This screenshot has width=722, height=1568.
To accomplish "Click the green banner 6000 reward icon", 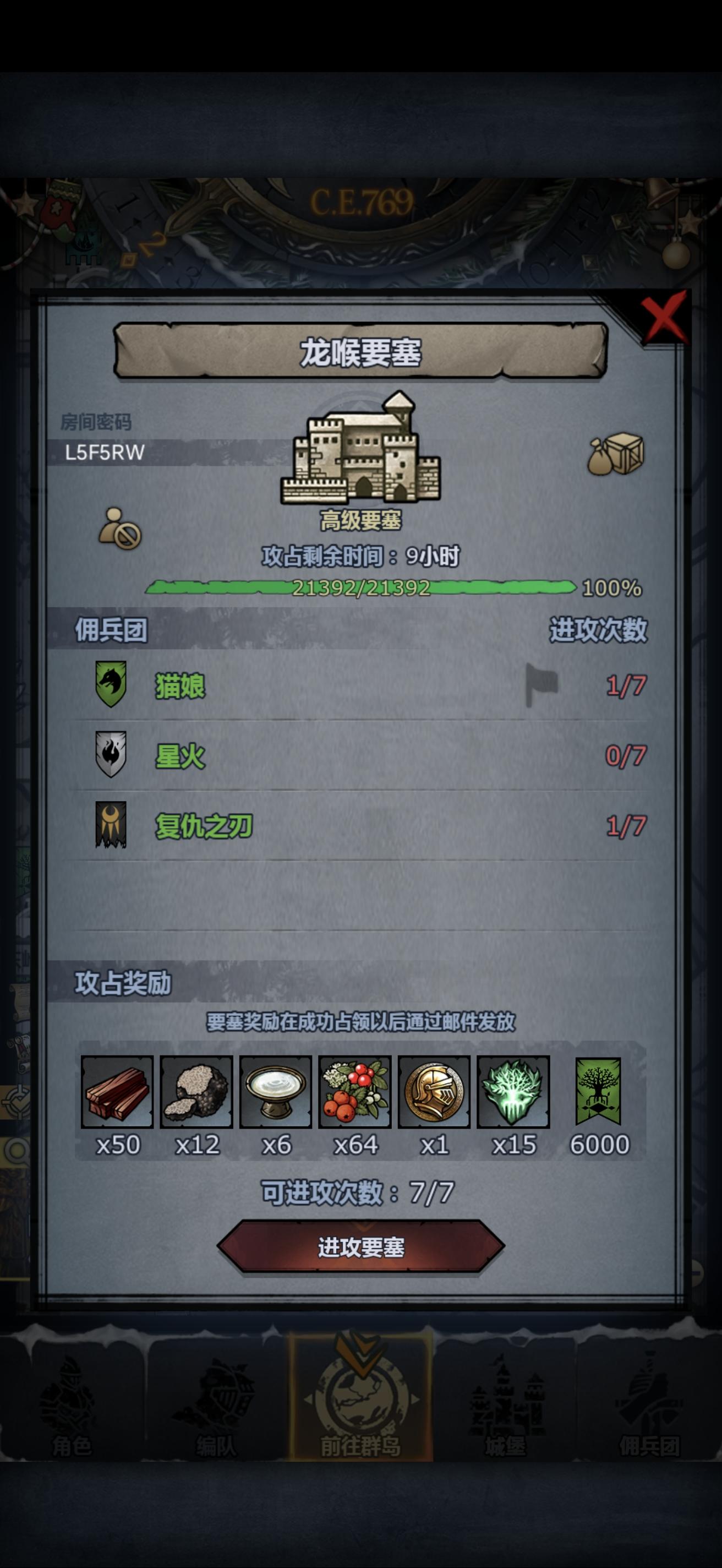I will [598, 1094].
